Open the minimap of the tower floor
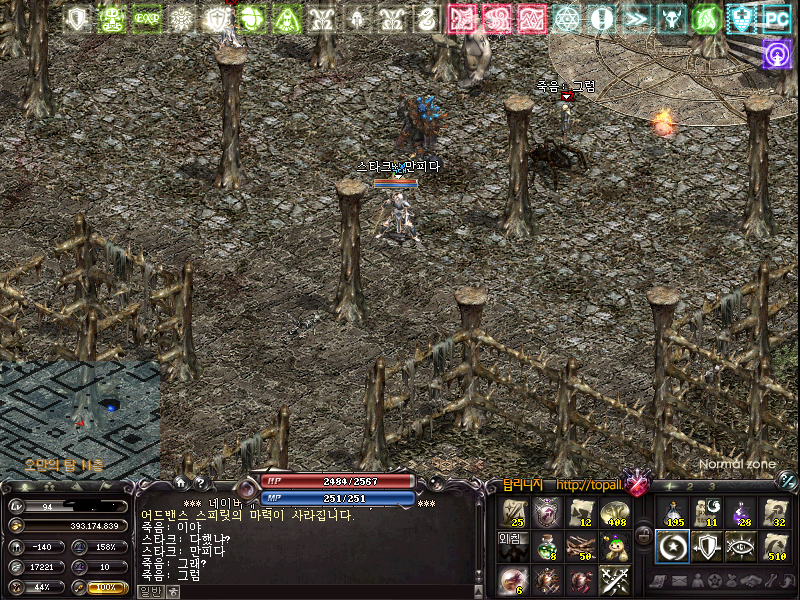 (x=80, y=418)
